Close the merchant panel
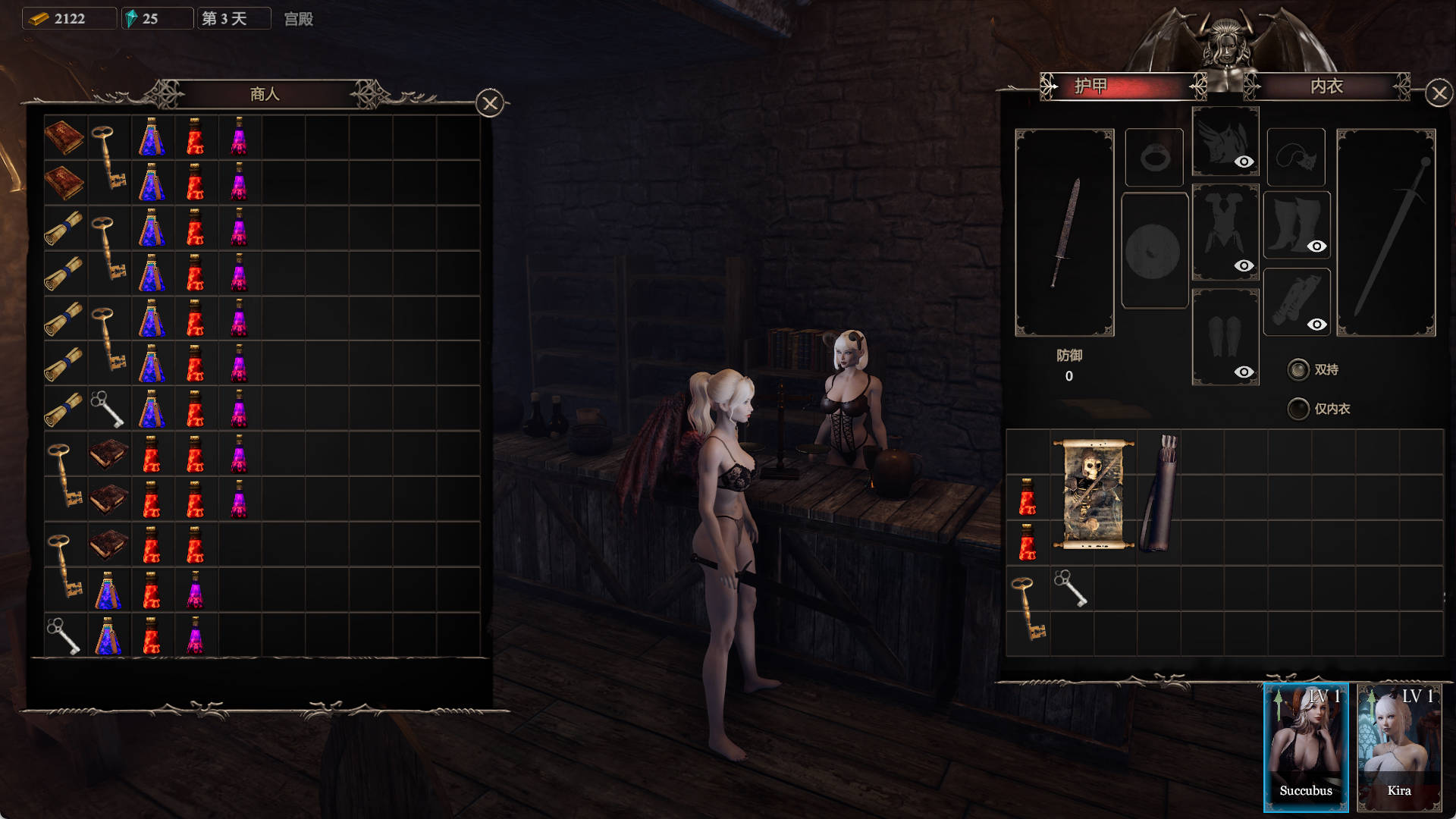1456x819 pixels. (x=490, y=103)
